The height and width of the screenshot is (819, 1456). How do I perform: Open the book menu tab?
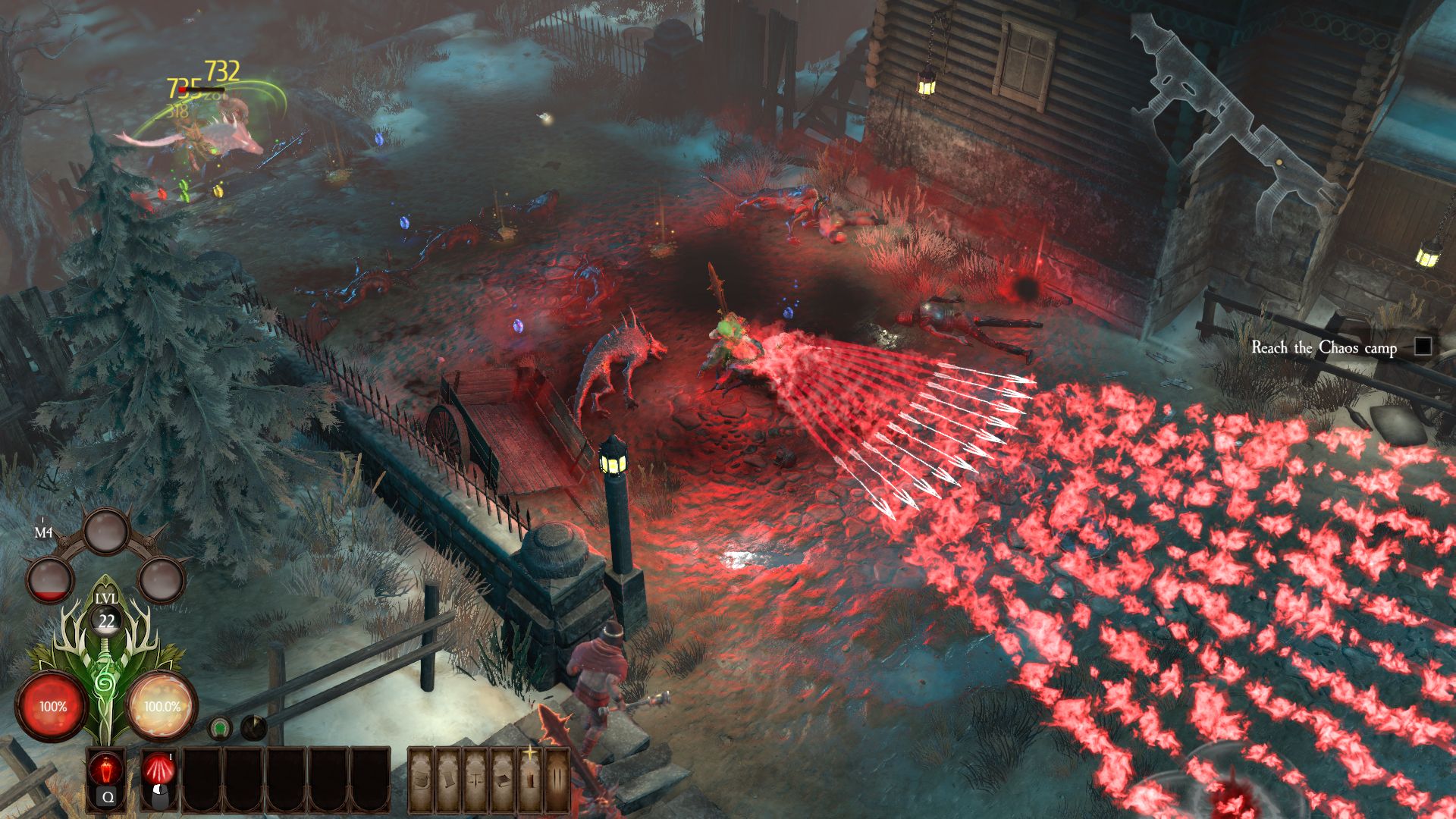point(501,780)
